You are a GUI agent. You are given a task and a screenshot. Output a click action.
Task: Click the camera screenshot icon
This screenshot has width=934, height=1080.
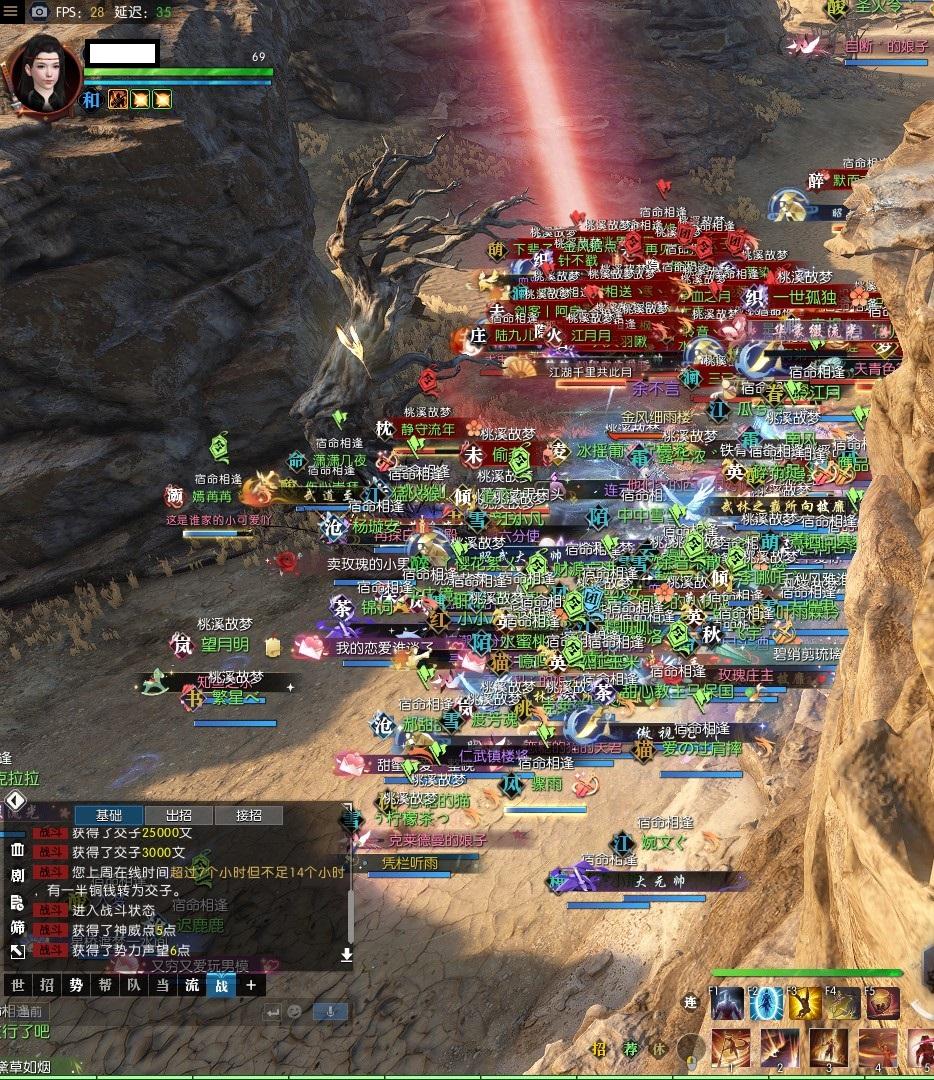pyautogui.click(x=39, y=12)
